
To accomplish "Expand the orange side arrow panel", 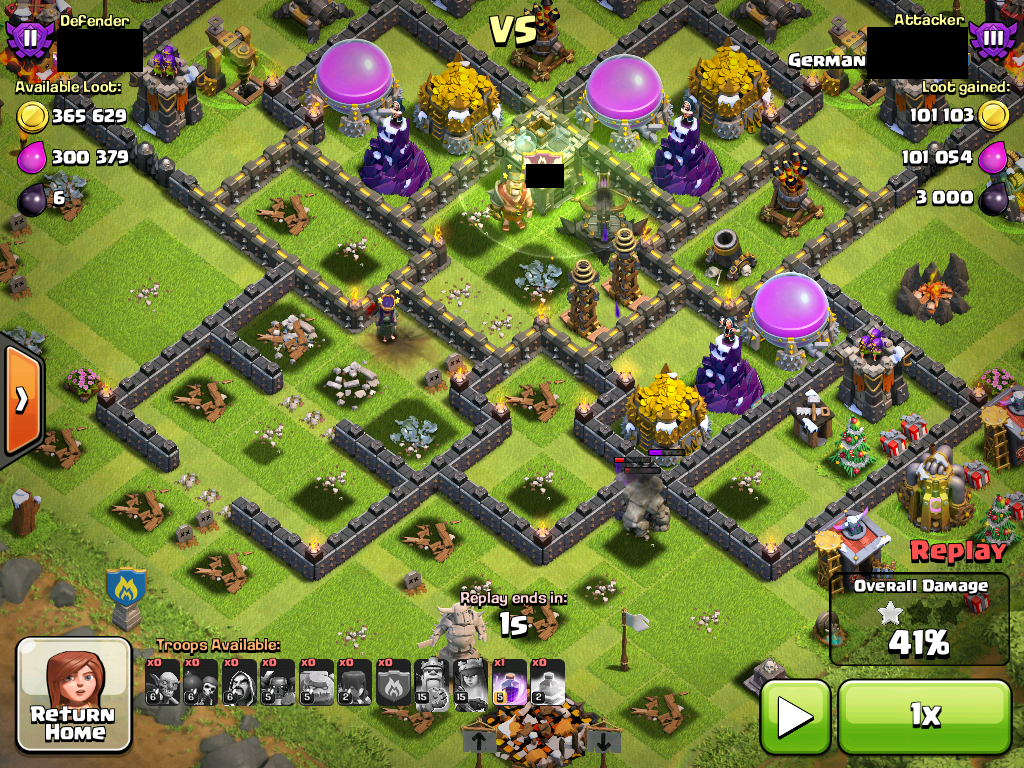I will tap(21, 400).
